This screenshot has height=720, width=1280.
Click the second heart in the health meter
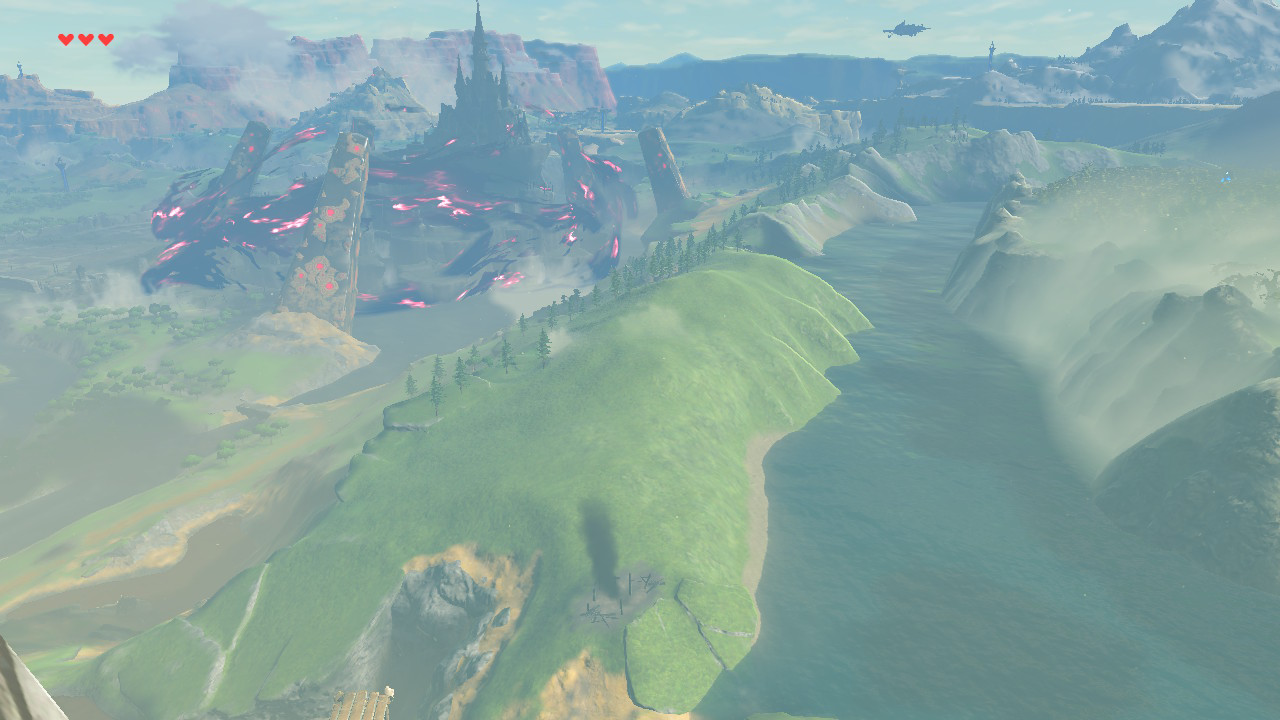85,39
